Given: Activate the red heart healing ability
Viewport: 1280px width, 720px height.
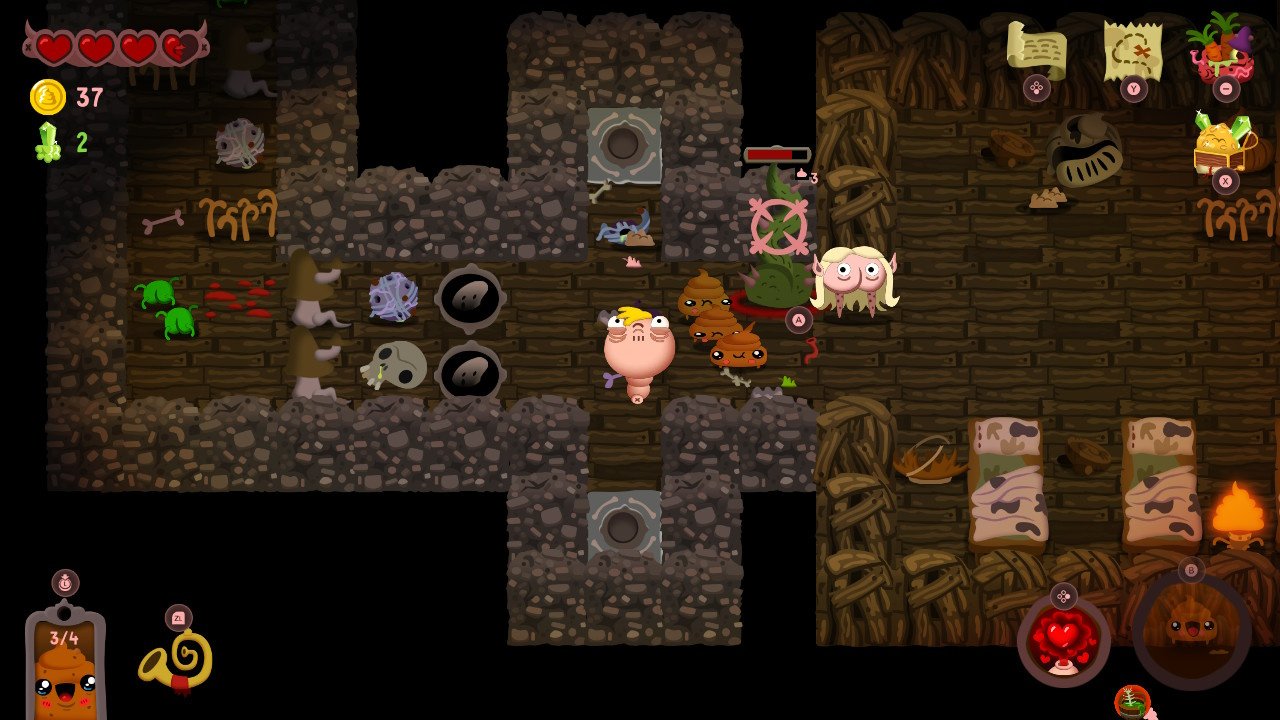Looking at the screenshot, I should (x=1063, y=640).
